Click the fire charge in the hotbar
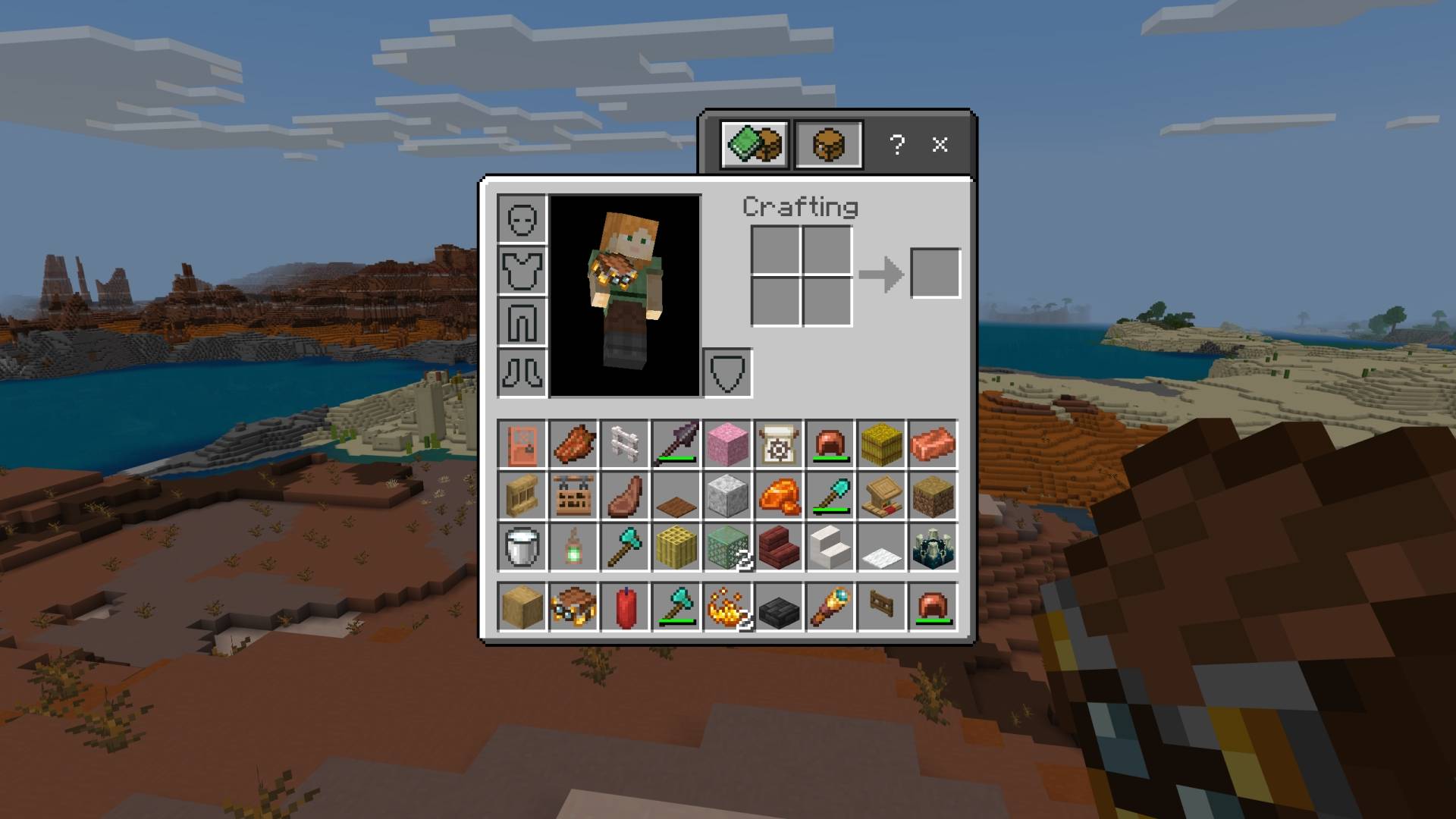Viewport: 1456px width, 819px height. [x=728, y=604]
